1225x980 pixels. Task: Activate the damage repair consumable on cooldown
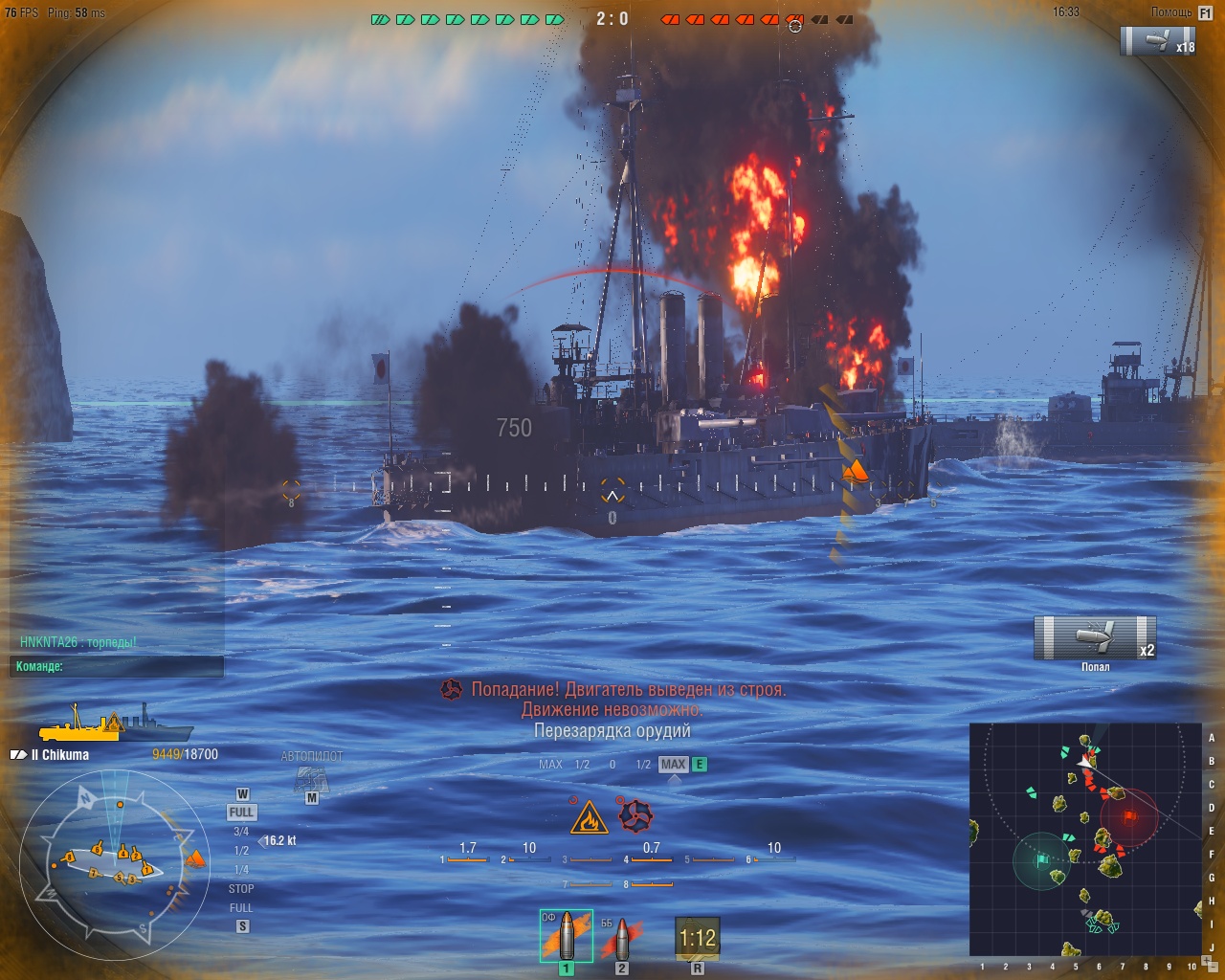[697, 939]
